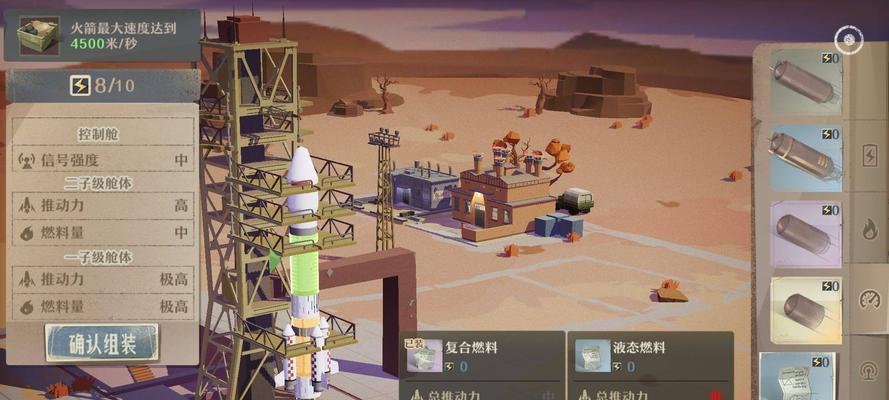Image resolution: width=889 pixels, height=400 pixels.
Task: Switch to the lightning bolt energy tab
Action: [x=868, y=156]
